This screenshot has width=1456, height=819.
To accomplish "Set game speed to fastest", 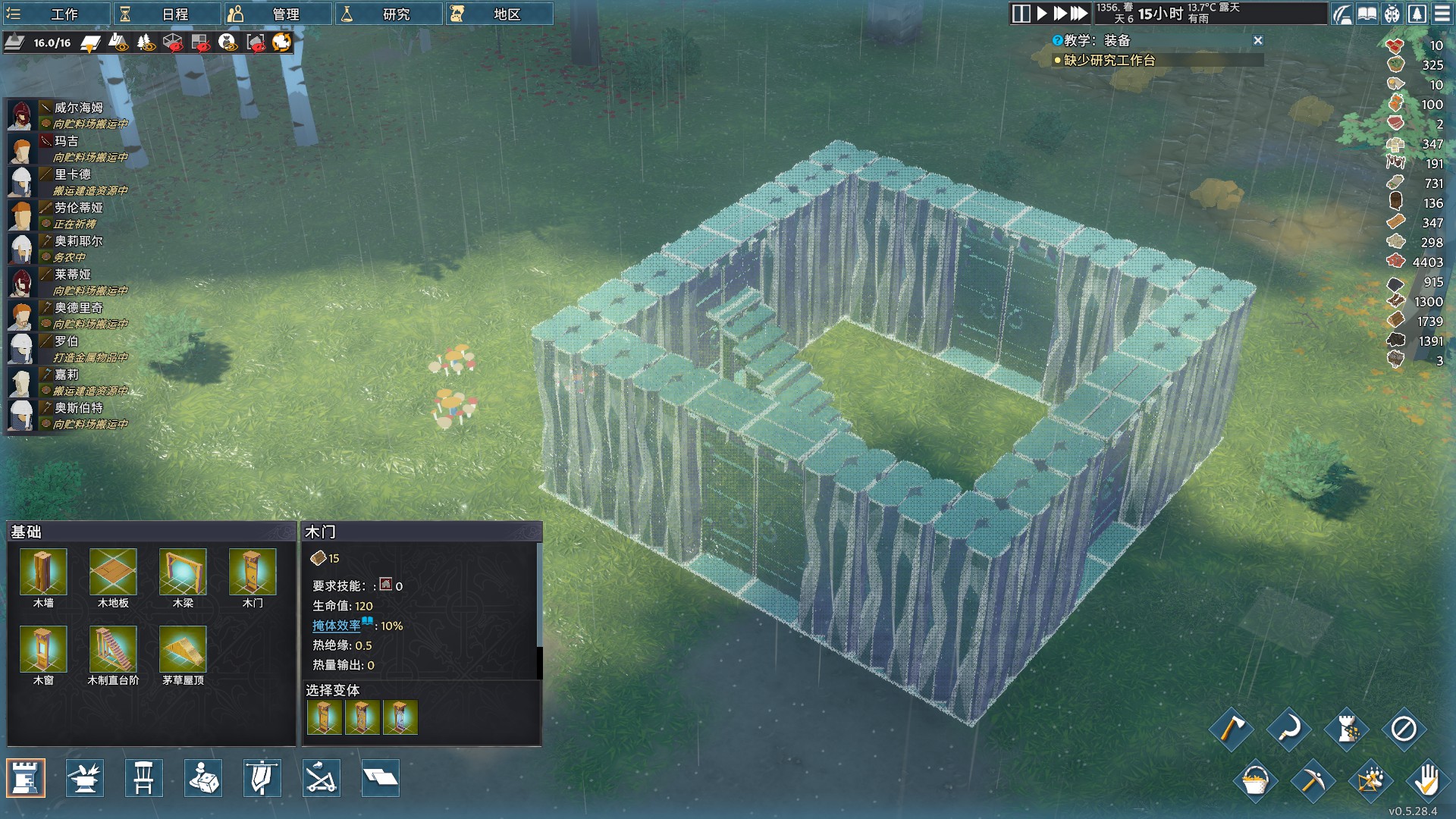I will (1079, 14).
